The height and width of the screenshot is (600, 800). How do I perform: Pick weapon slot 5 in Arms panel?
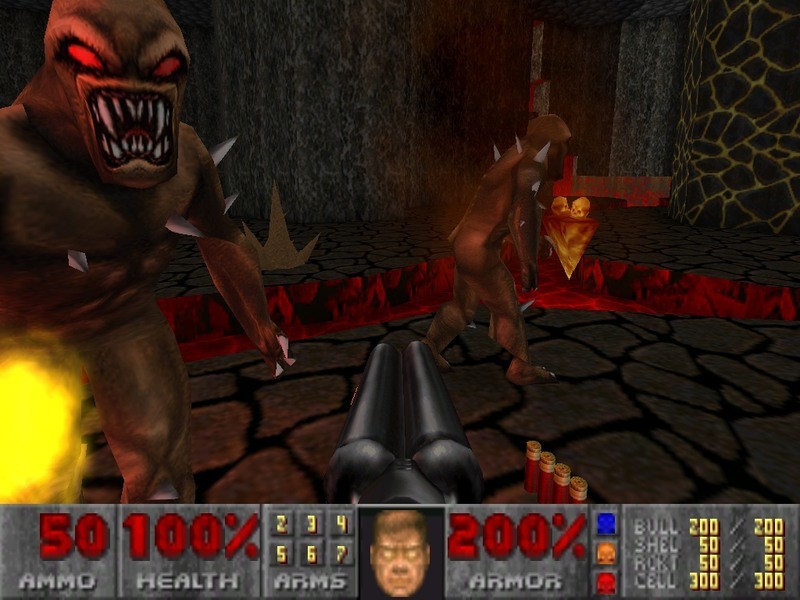[282, 553]
